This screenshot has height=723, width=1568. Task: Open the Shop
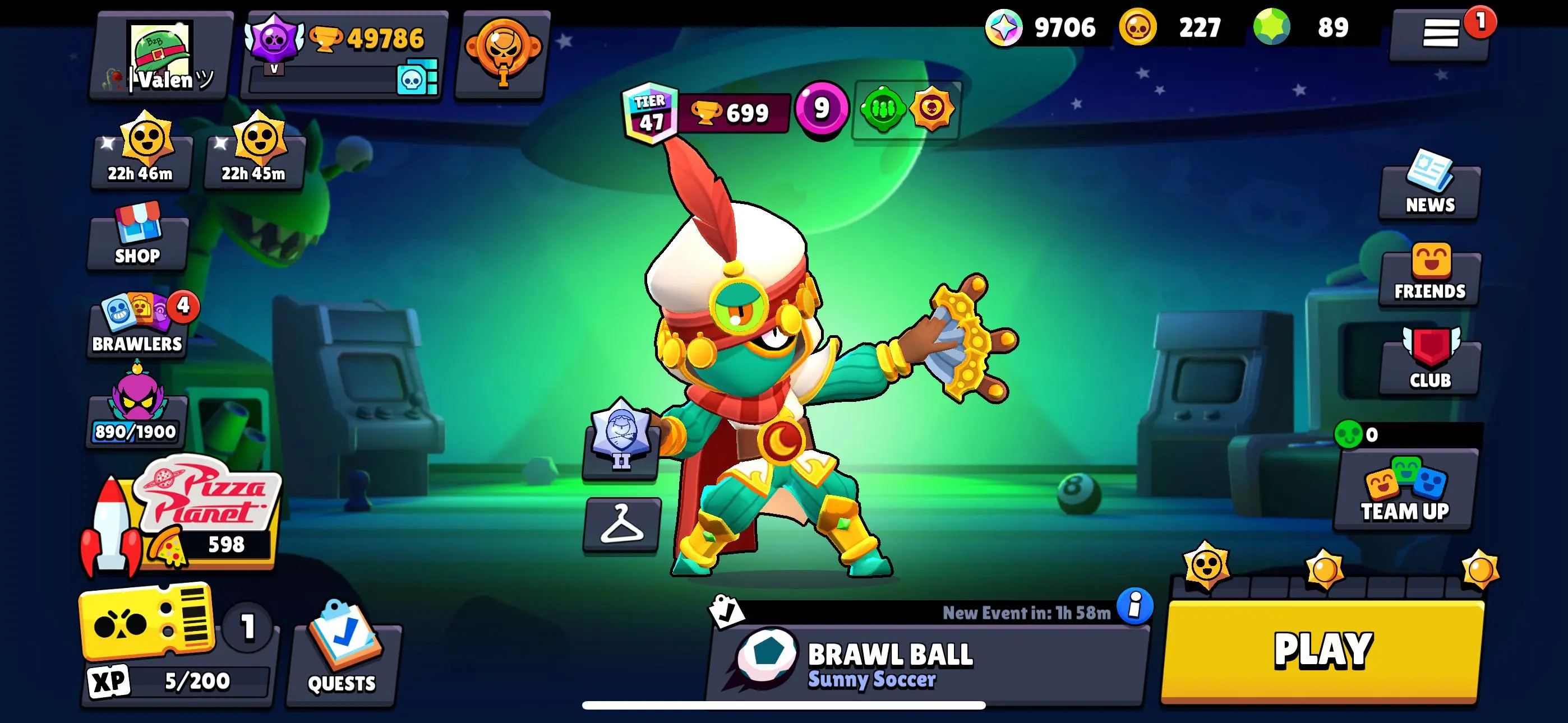(x=137, y=242)
